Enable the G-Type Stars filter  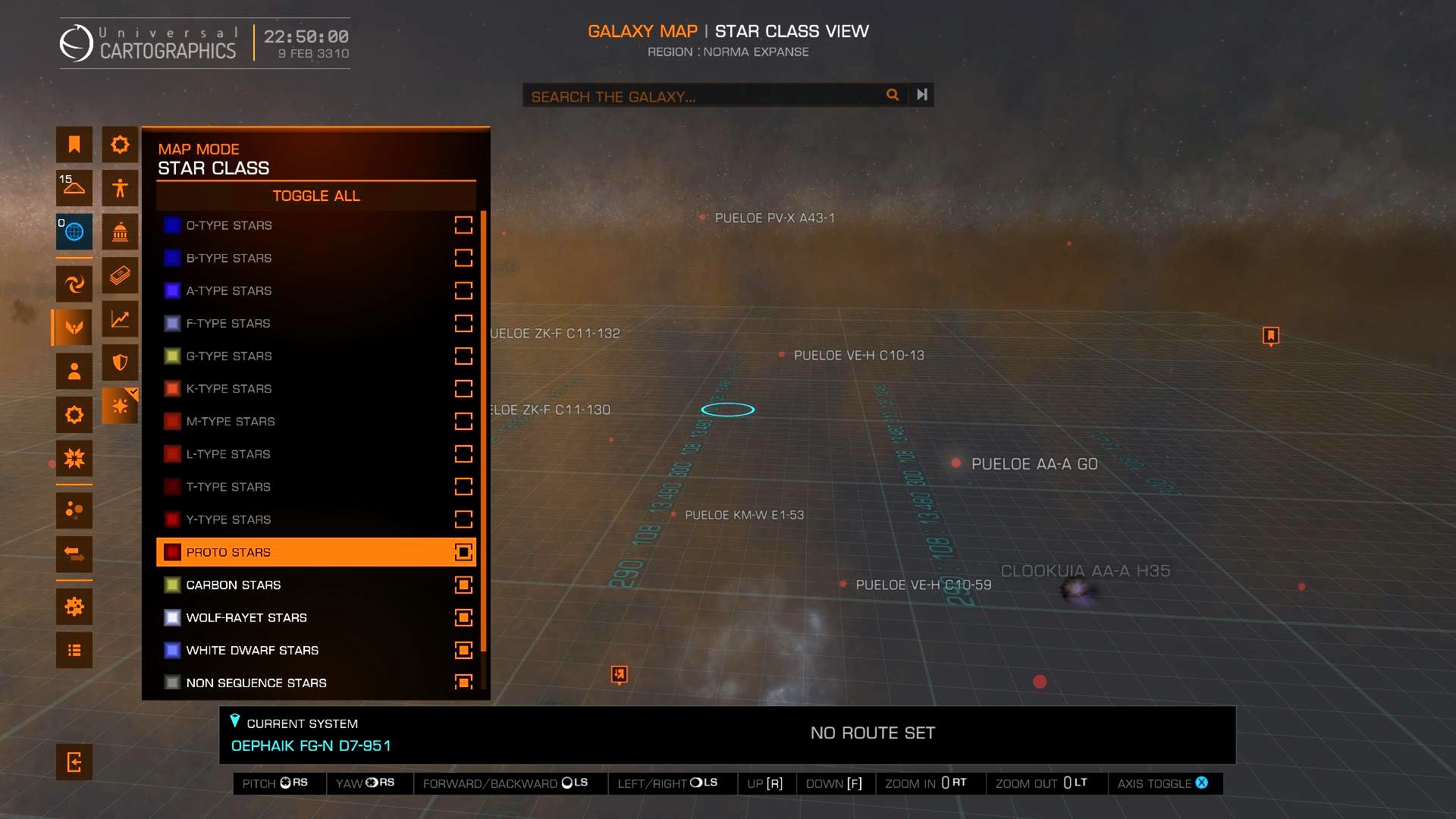tap(463, 356)
